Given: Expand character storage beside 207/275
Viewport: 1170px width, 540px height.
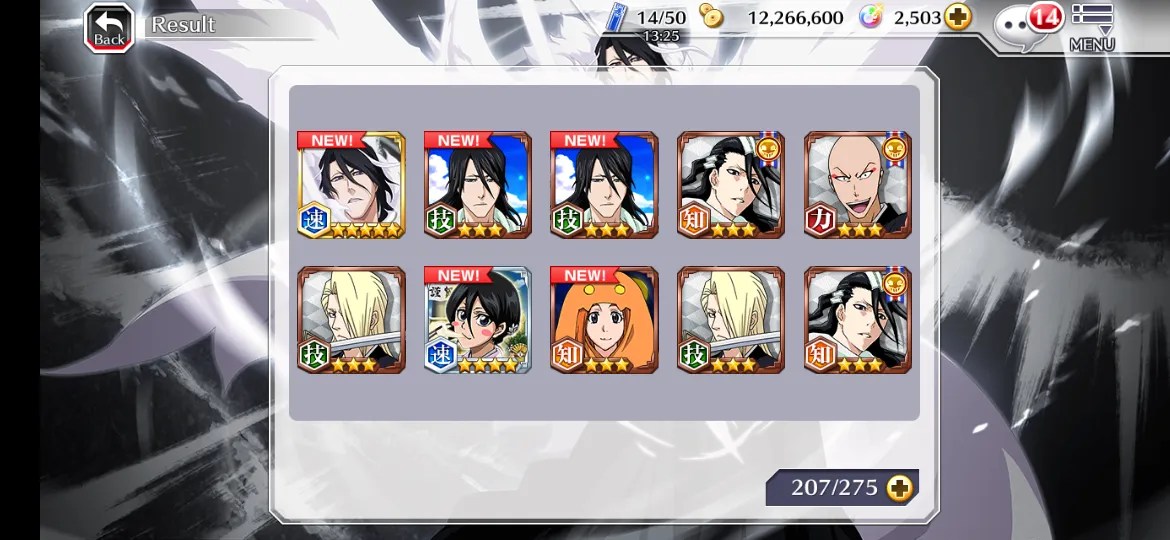Looking at the screenshot, I should coord(899,488).
